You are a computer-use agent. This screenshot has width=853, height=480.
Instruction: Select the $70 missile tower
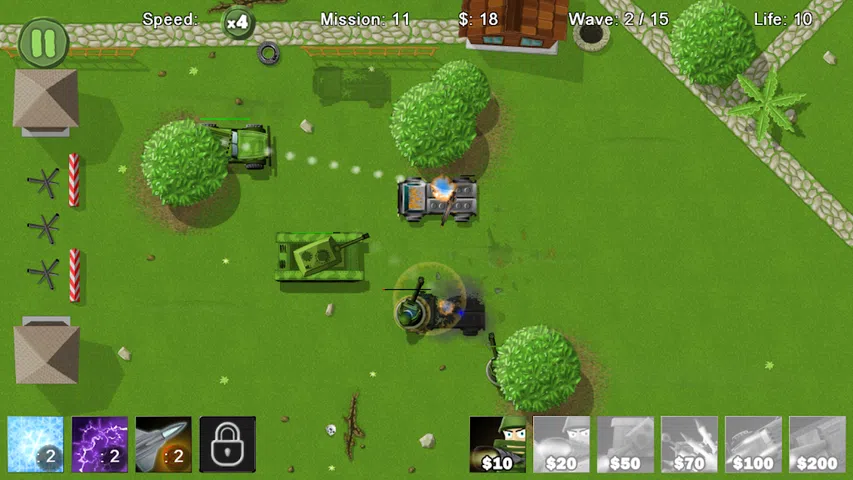point(689,444)
